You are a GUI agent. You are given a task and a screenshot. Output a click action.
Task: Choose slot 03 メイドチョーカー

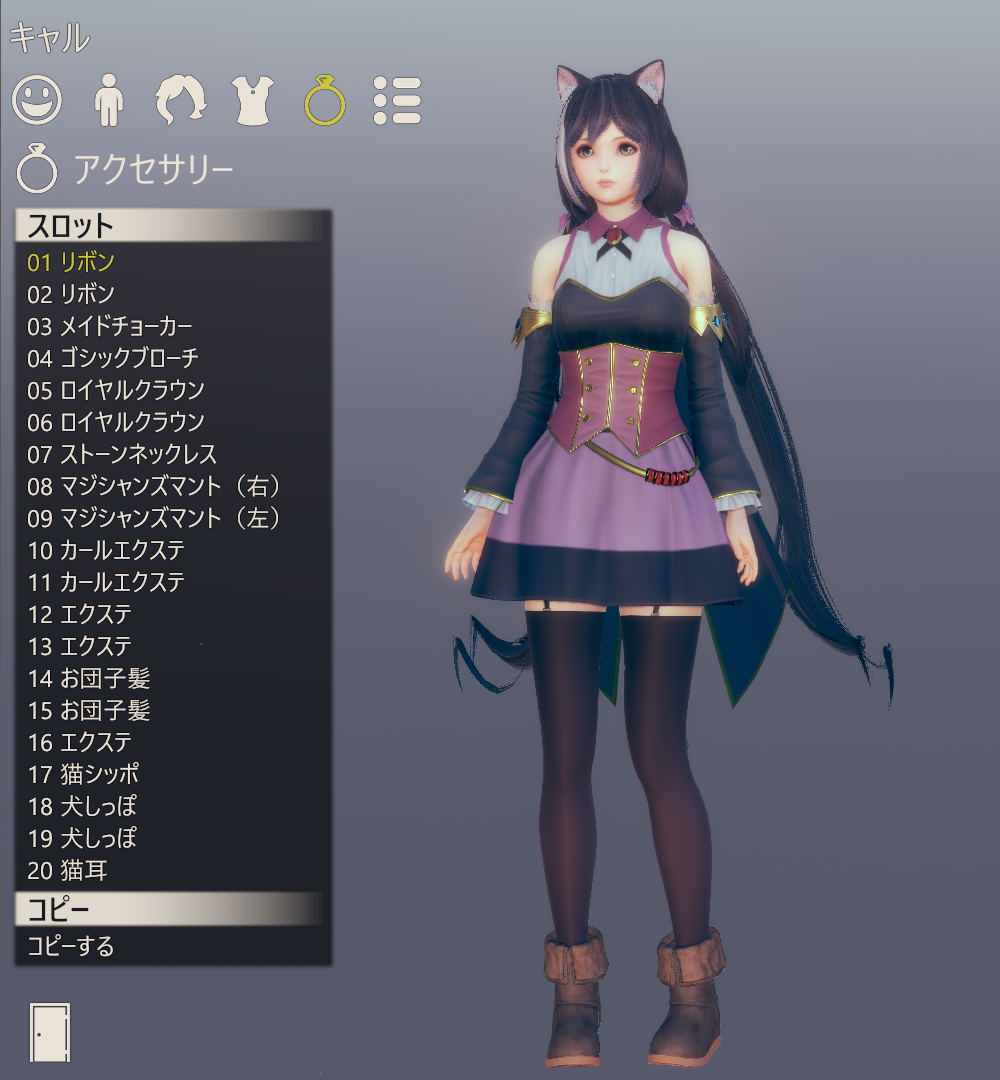click(x=110, y=326)
